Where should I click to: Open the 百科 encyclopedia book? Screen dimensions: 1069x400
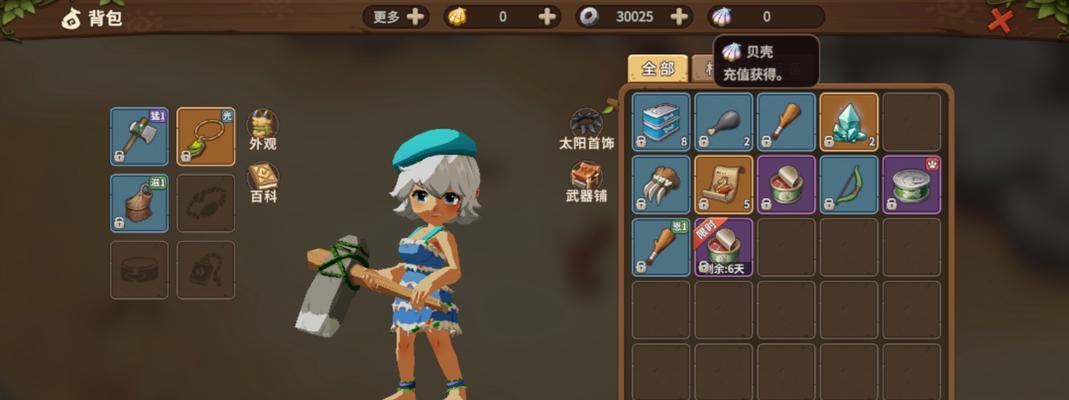[263, 181]
